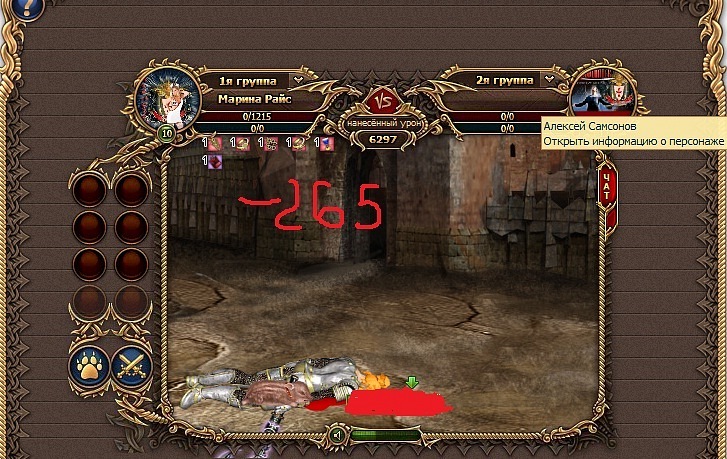Expand the 2я группа dropdown

coord(549,79)
